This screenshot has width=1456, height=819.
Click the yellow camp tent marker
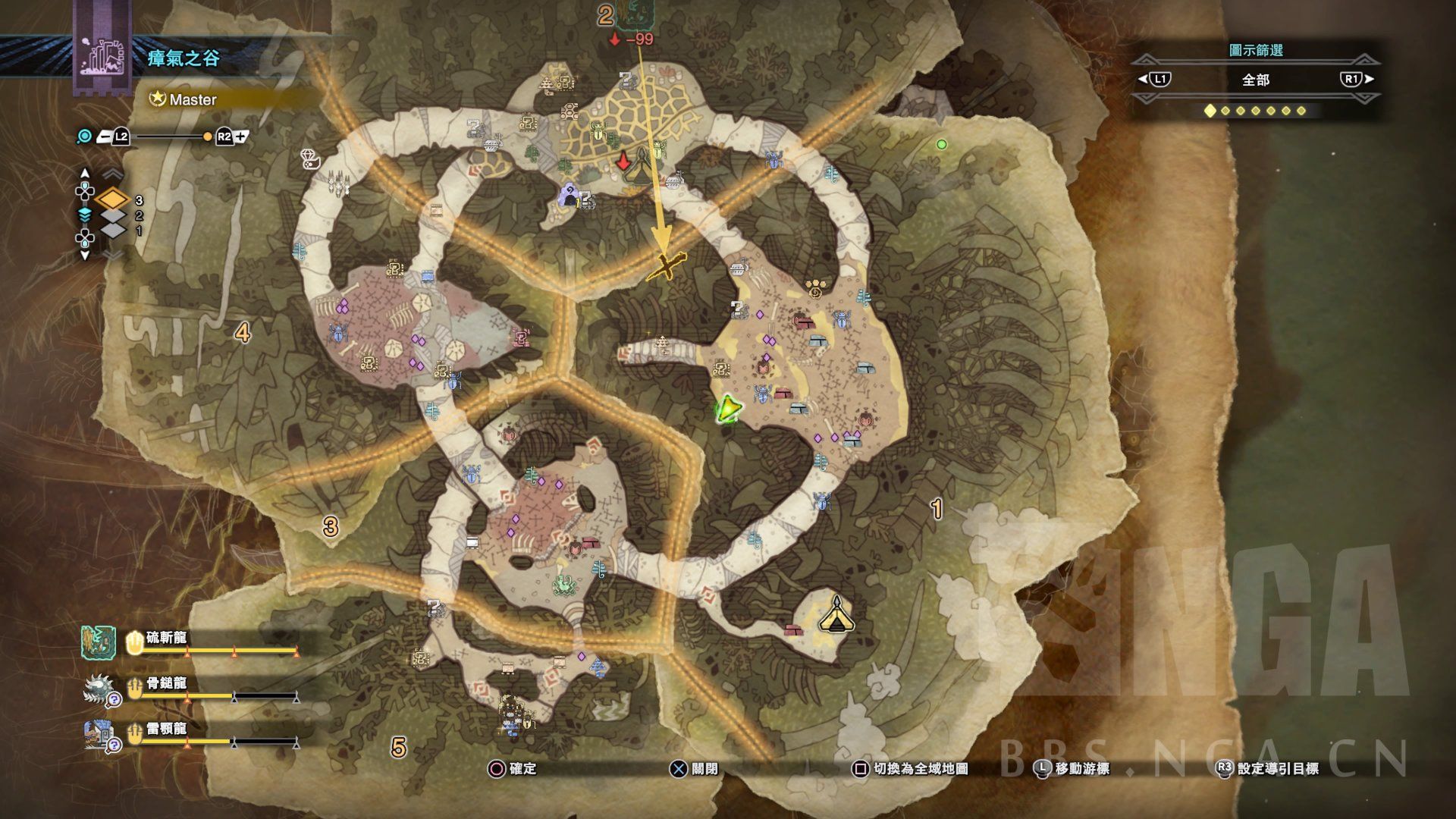tap(836, 616)
